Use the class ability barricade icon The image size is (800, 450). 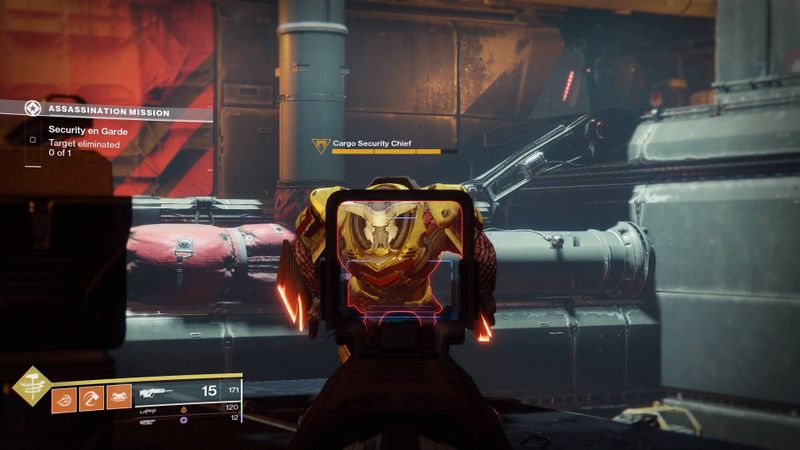tap(119, 397)
